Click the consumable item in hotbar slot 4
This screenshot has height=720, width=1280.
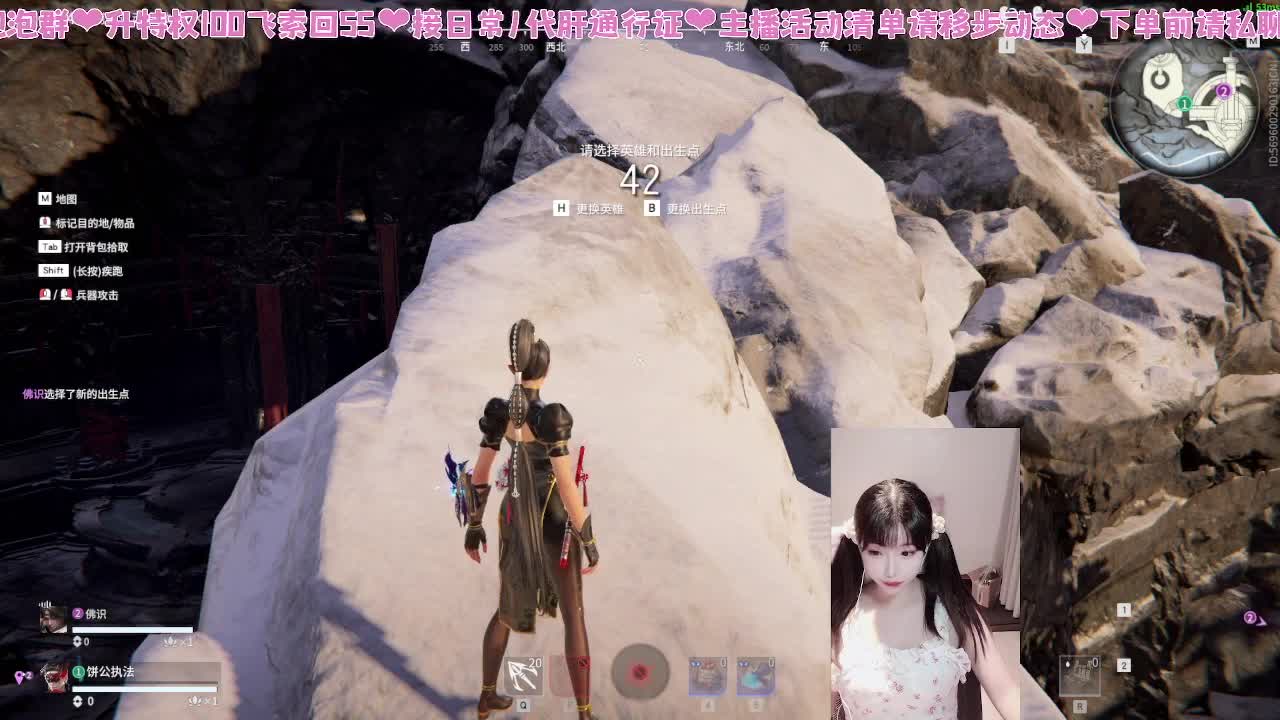pyautogui.click(x=706, y=675)
